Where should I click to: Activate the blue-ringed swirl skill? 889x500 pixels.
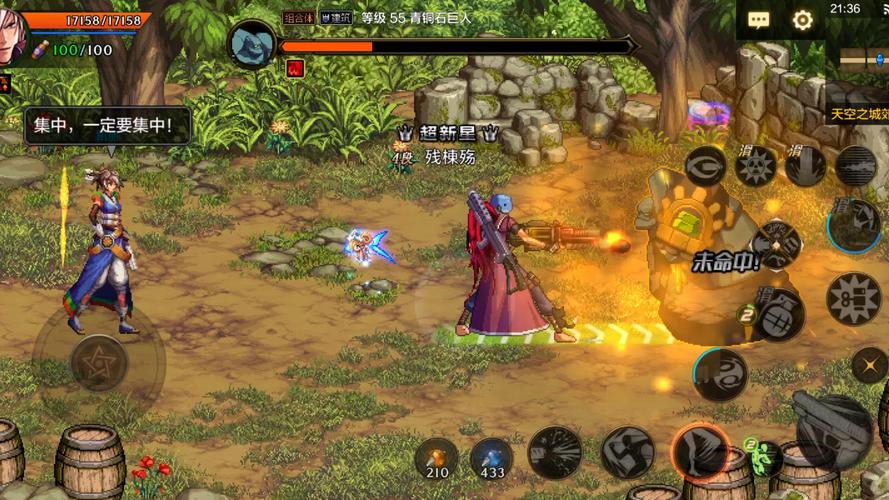pos(718,373)
